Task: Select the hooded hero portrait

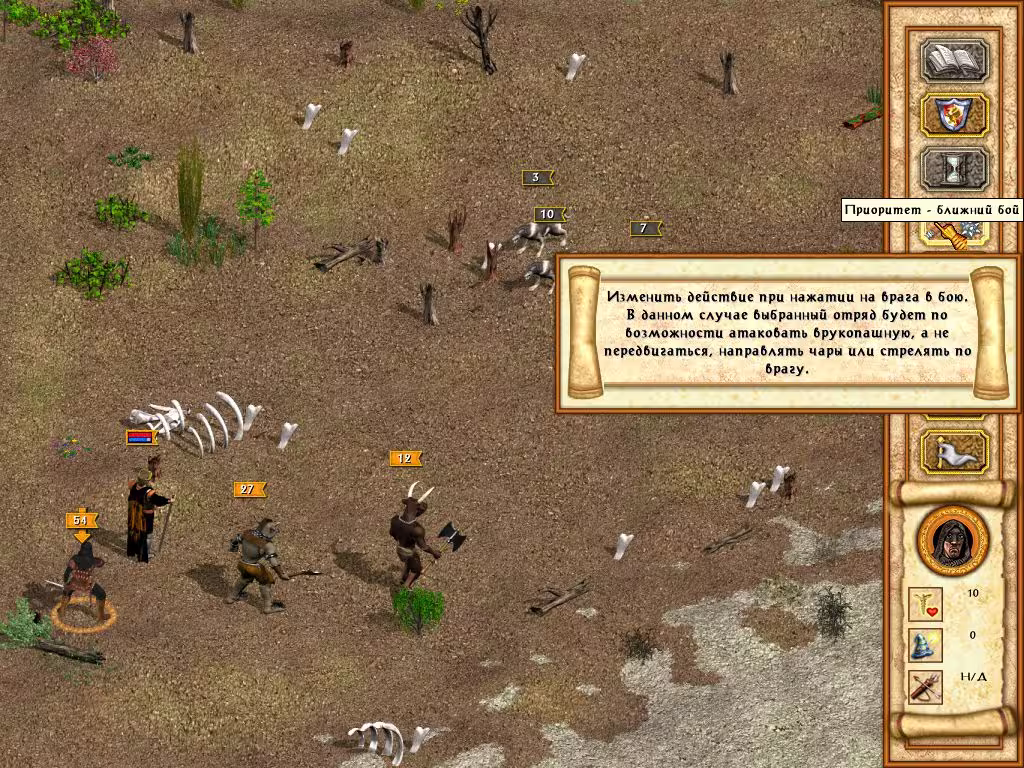Action: [952, 541]
